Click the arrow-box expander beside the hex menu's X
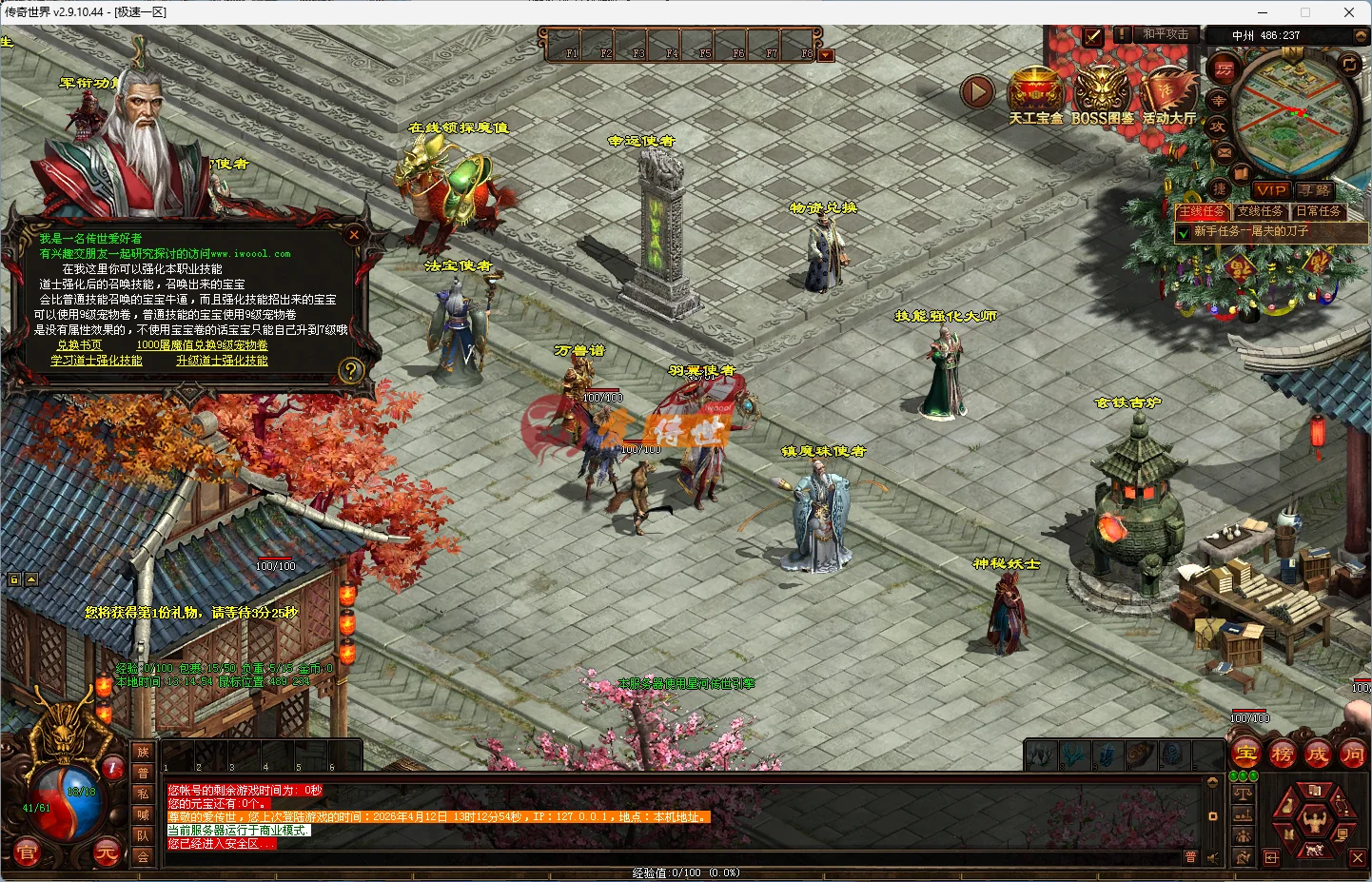Viewport: 1372px width, 882px height. pyautogui.click(x=1272, y=857)
